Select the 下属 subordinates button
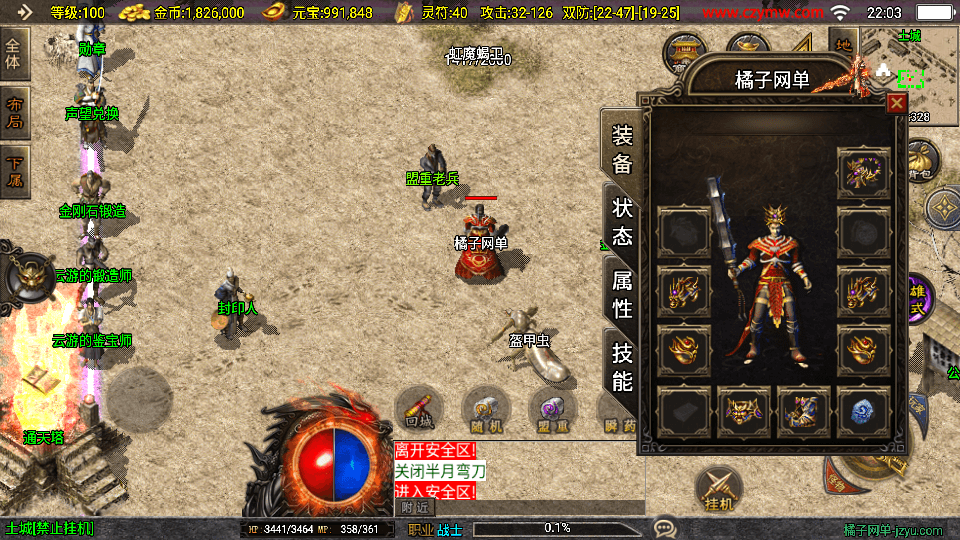 [16, 170]
